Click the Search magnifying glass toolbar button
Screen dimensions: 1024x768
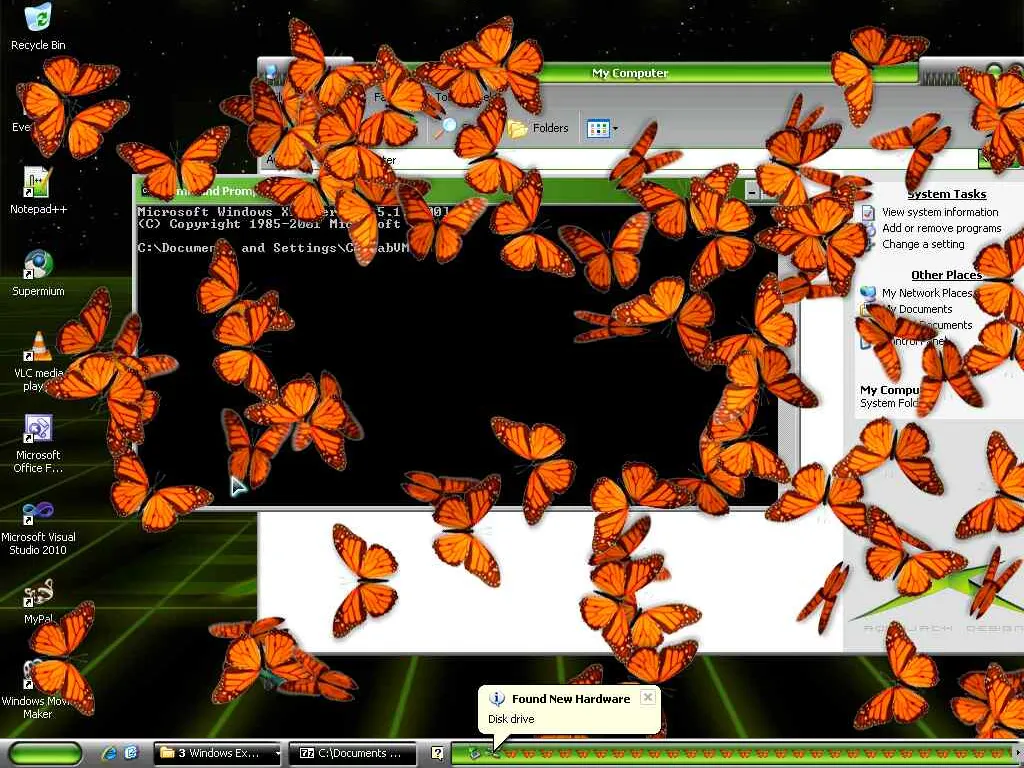446,128
